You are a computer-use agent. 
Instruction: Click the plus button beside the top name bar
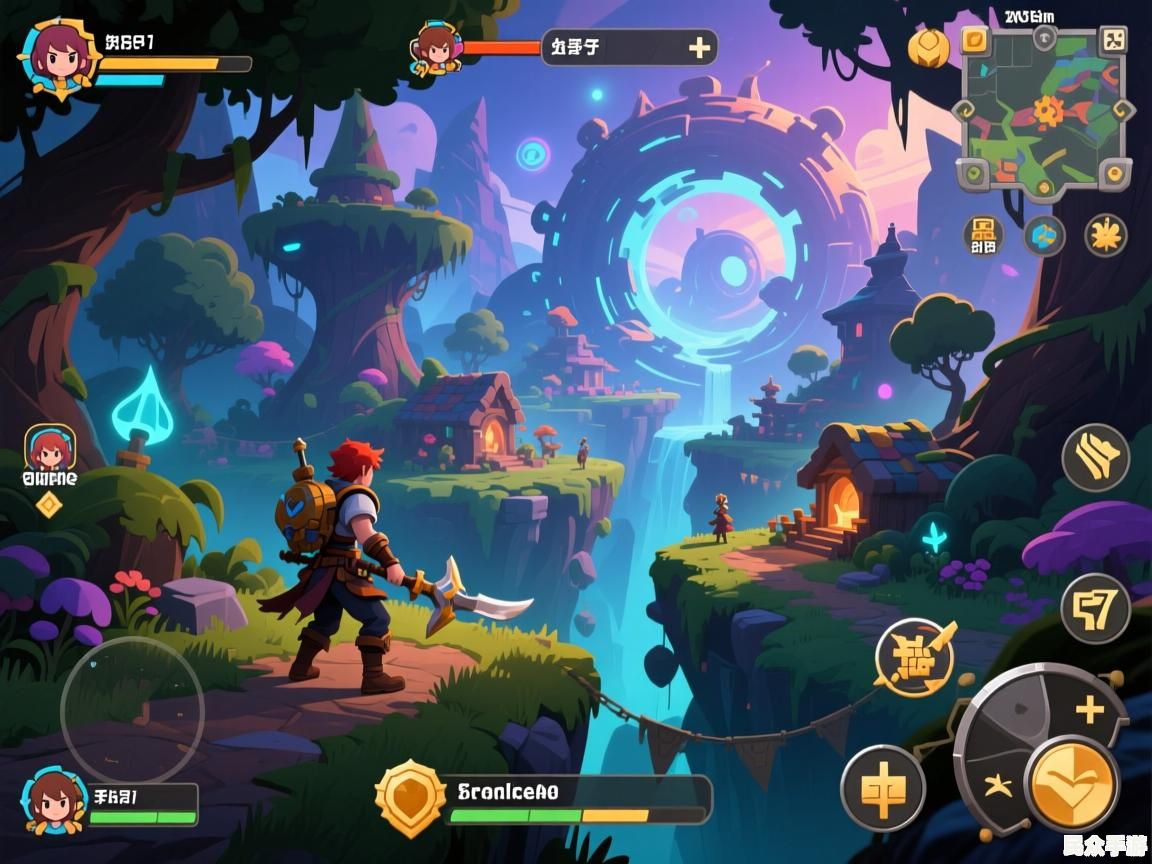699,47
